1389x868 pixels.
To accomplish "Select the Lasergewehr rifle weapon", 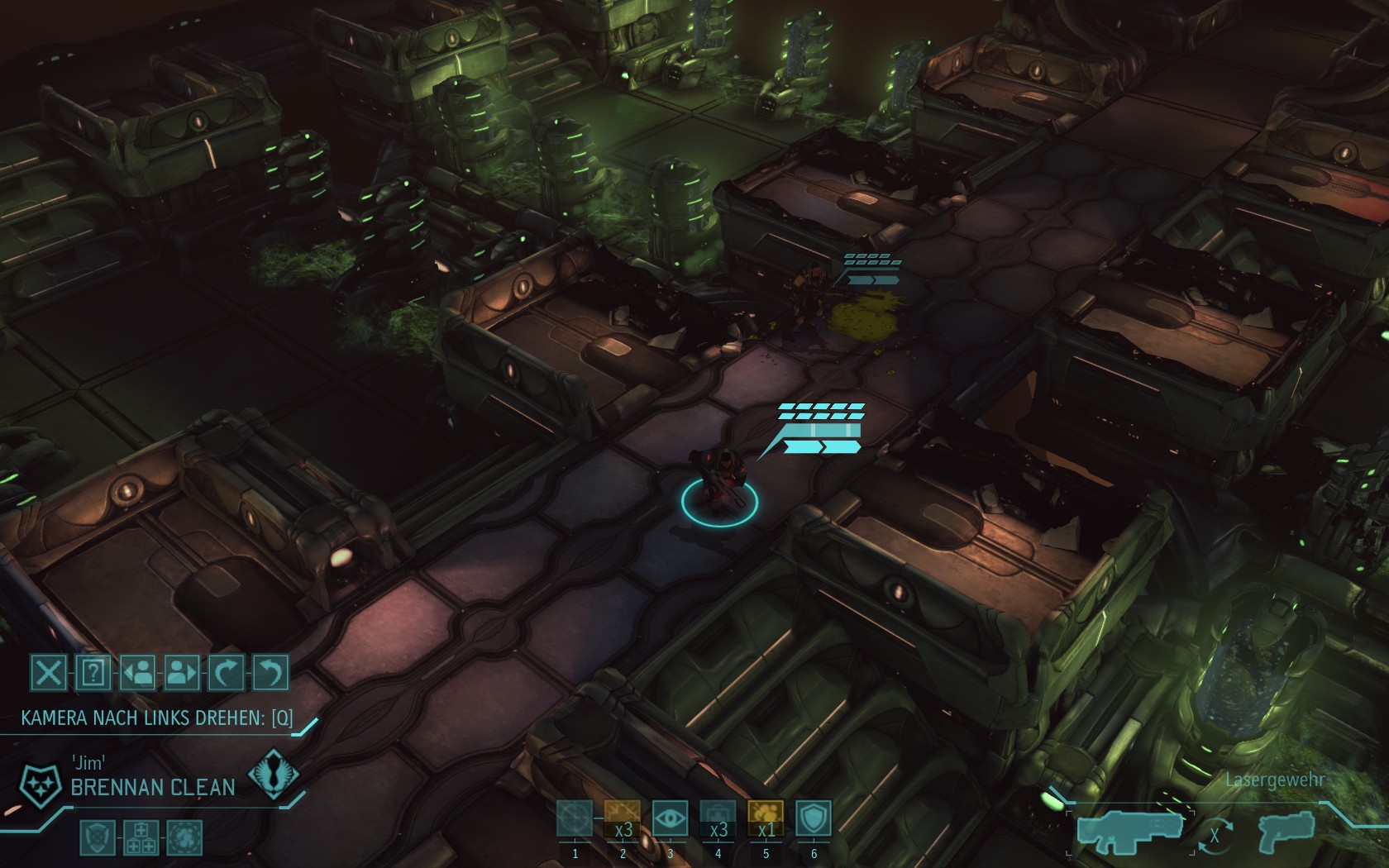I will [1129, 829].
